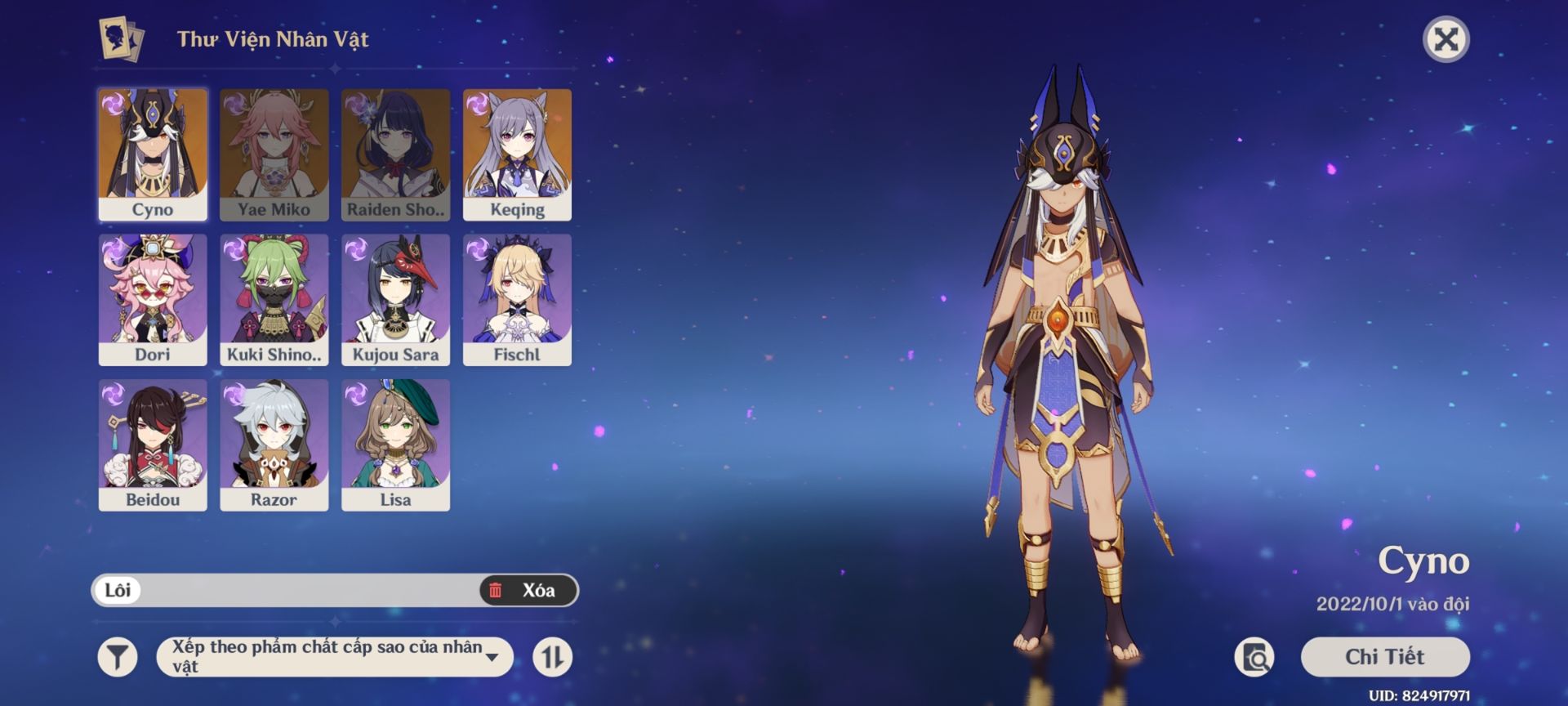Click the Lôi element filter tag
The height and width of the screenshot is (706, 1568).
118,590
